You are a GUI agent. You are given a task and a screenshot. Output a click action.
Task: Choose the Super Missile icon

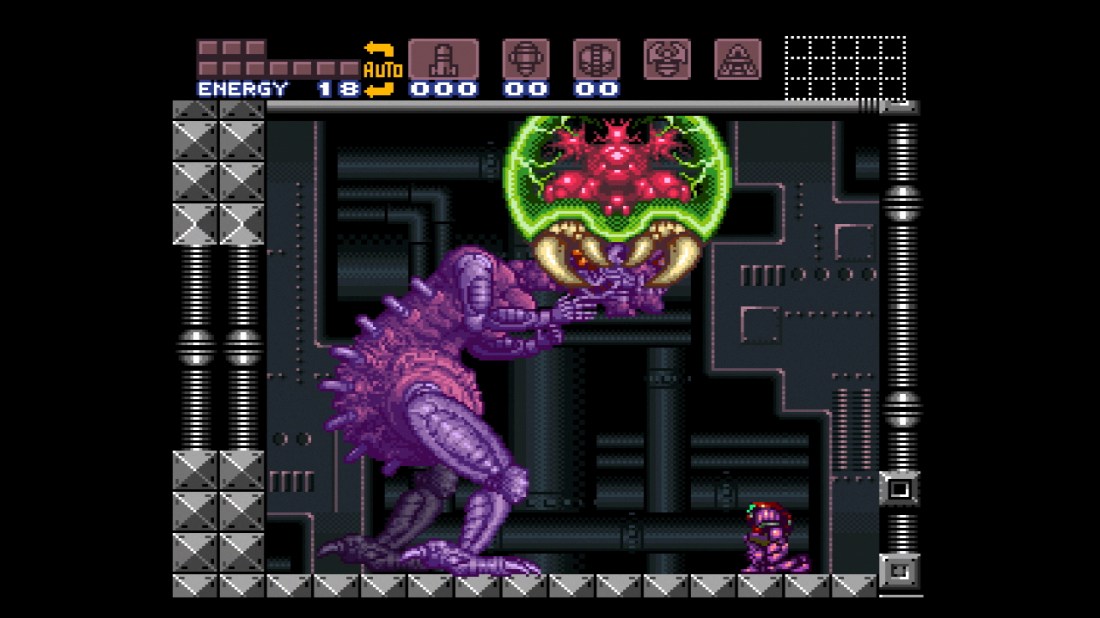coord(525,59)
